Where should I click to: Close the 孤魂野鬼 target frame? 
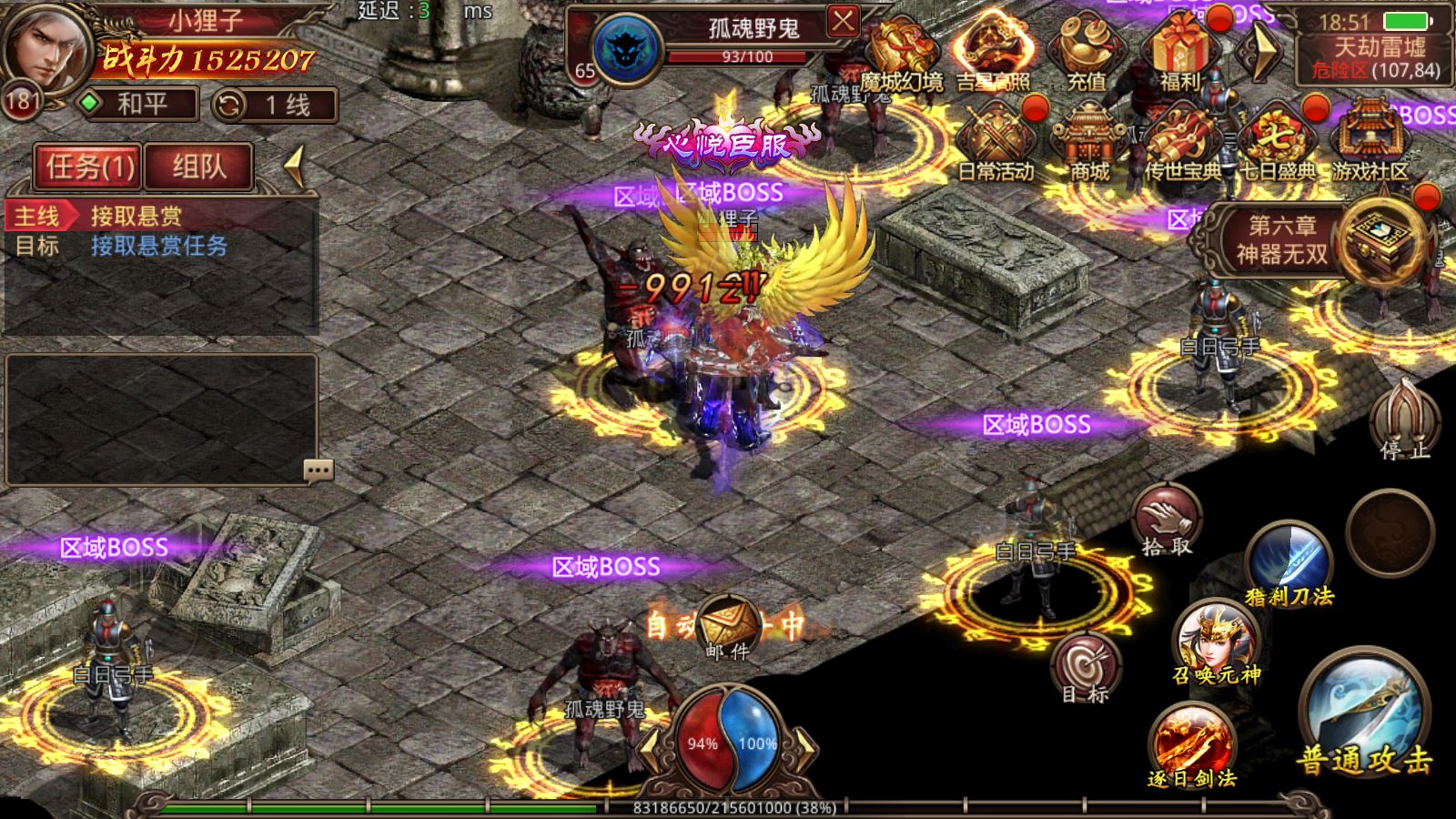click(x=843, y=21)
